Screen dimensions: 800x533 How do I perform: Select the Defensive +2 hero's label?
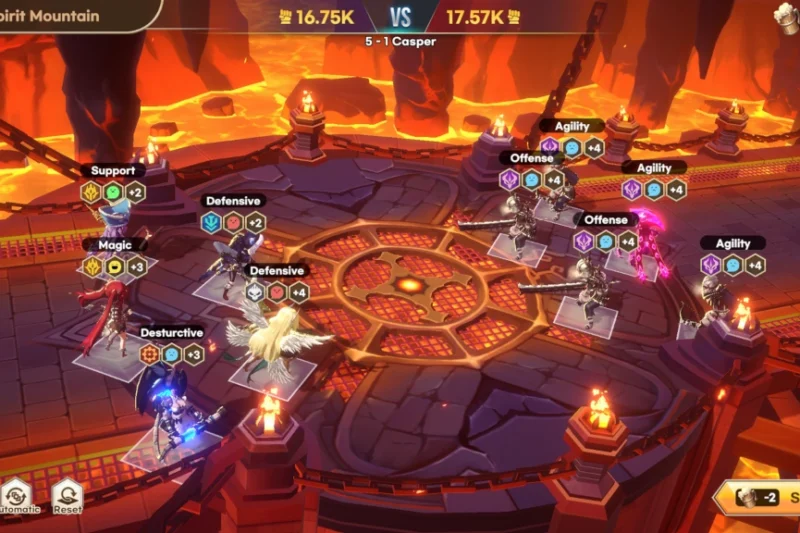(232, 201)
